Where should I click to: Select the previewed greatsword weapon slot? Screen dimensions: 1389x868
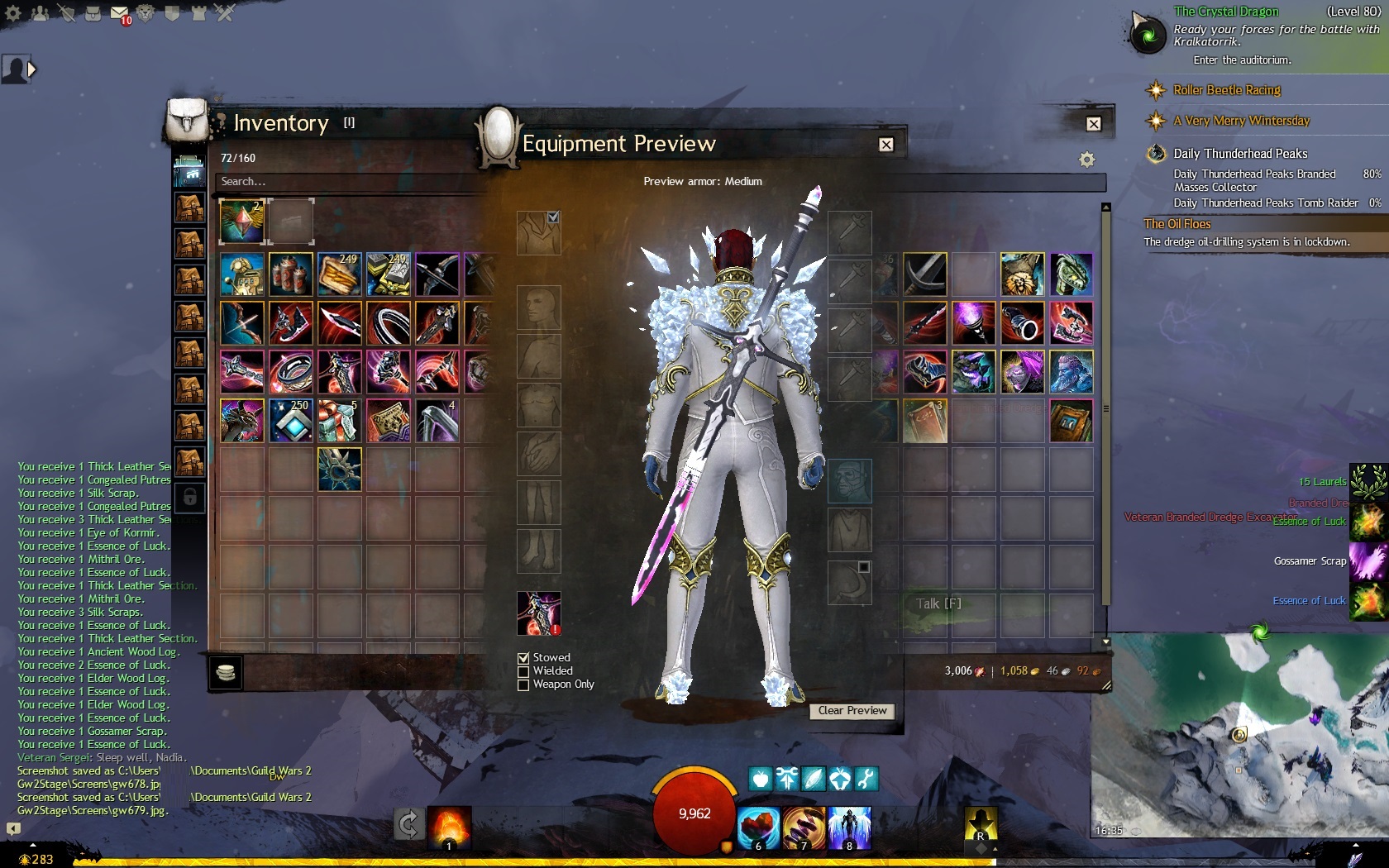click(539, 613)
